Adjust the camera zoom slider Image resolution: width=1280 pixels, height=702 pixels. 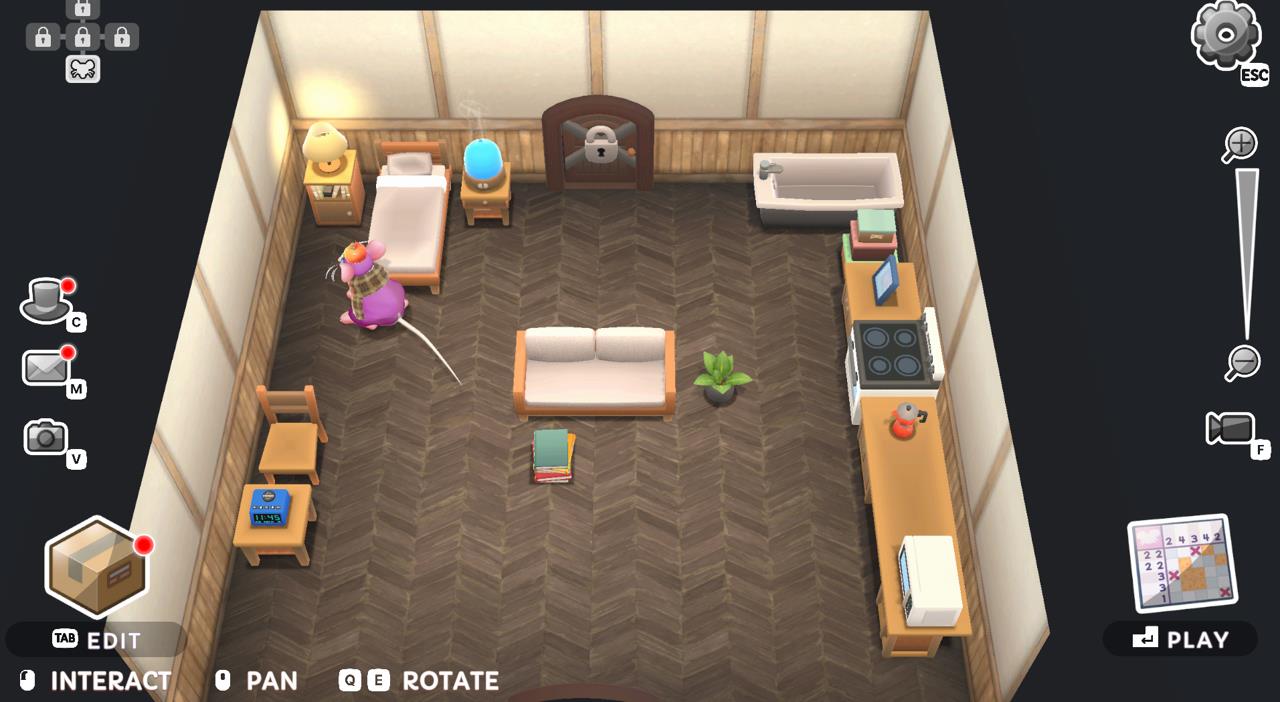point(1246,254)
